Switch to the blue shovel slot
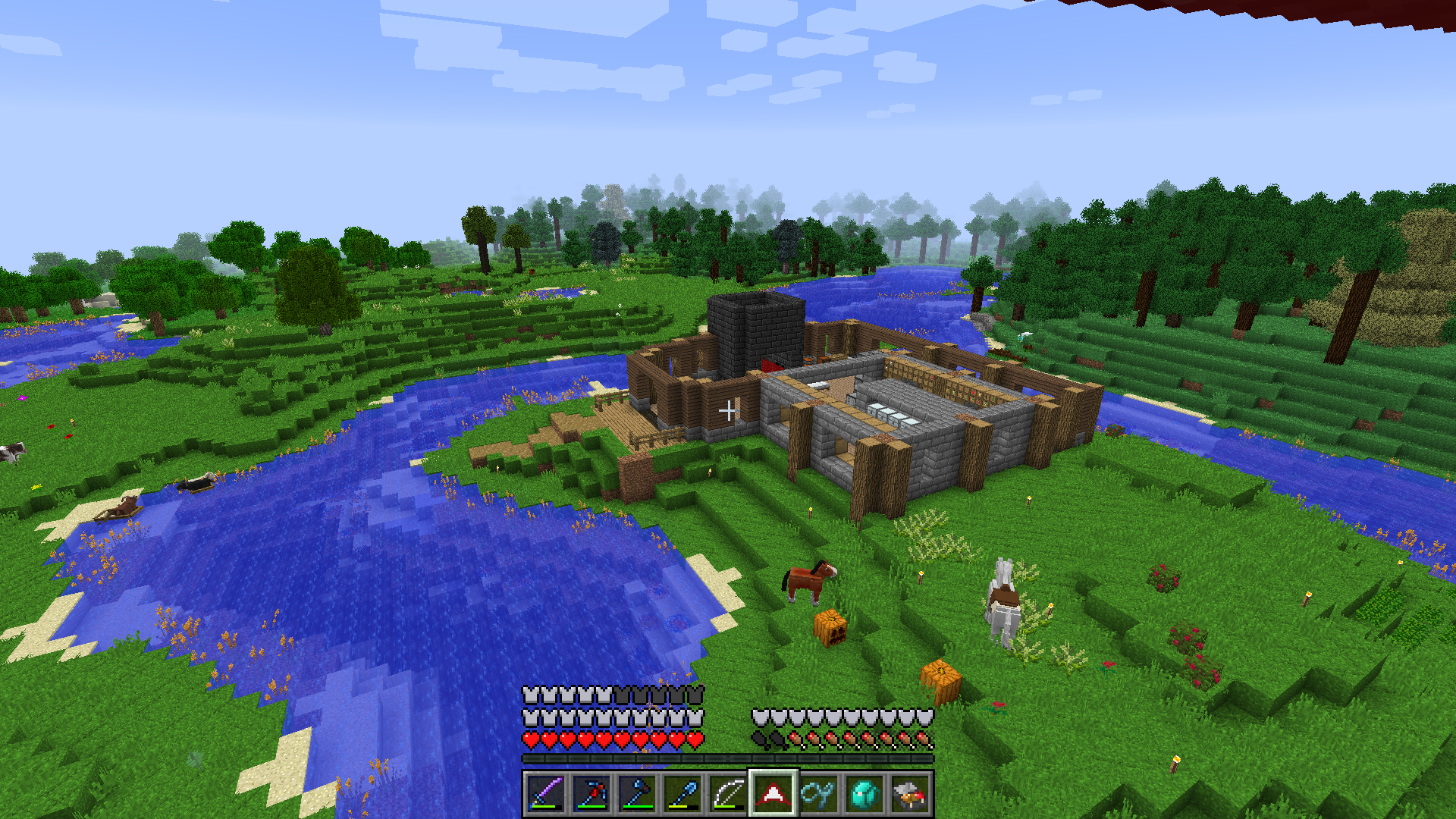This screenshot has width=1456, height=819. click(682, 793)
